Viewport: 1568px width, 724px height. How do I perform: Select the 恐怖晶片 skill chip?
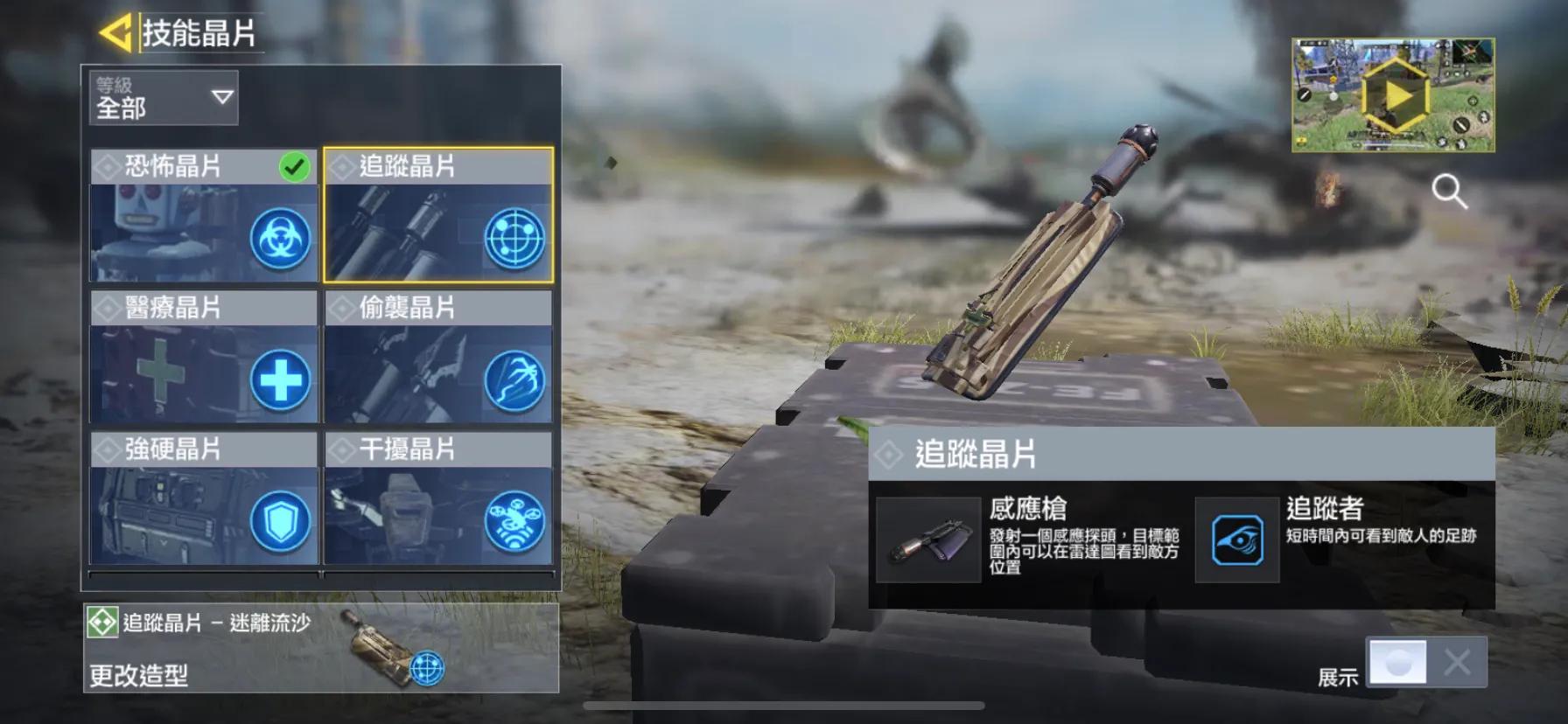pyautogui.click(x=204, y=216)
